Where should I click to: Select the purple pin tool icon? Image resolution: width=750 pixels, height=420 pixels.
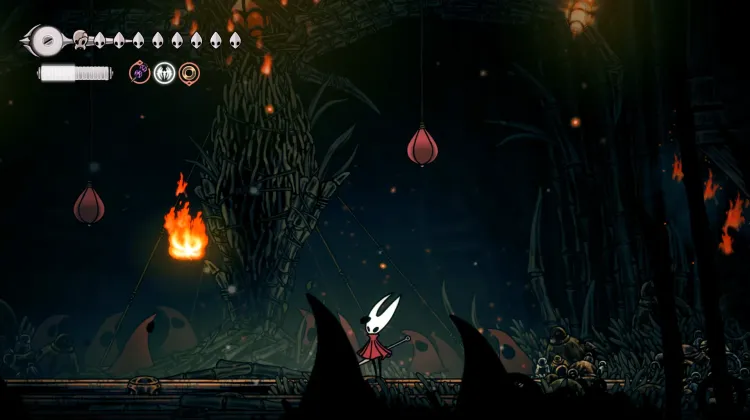tap(140, 72)
